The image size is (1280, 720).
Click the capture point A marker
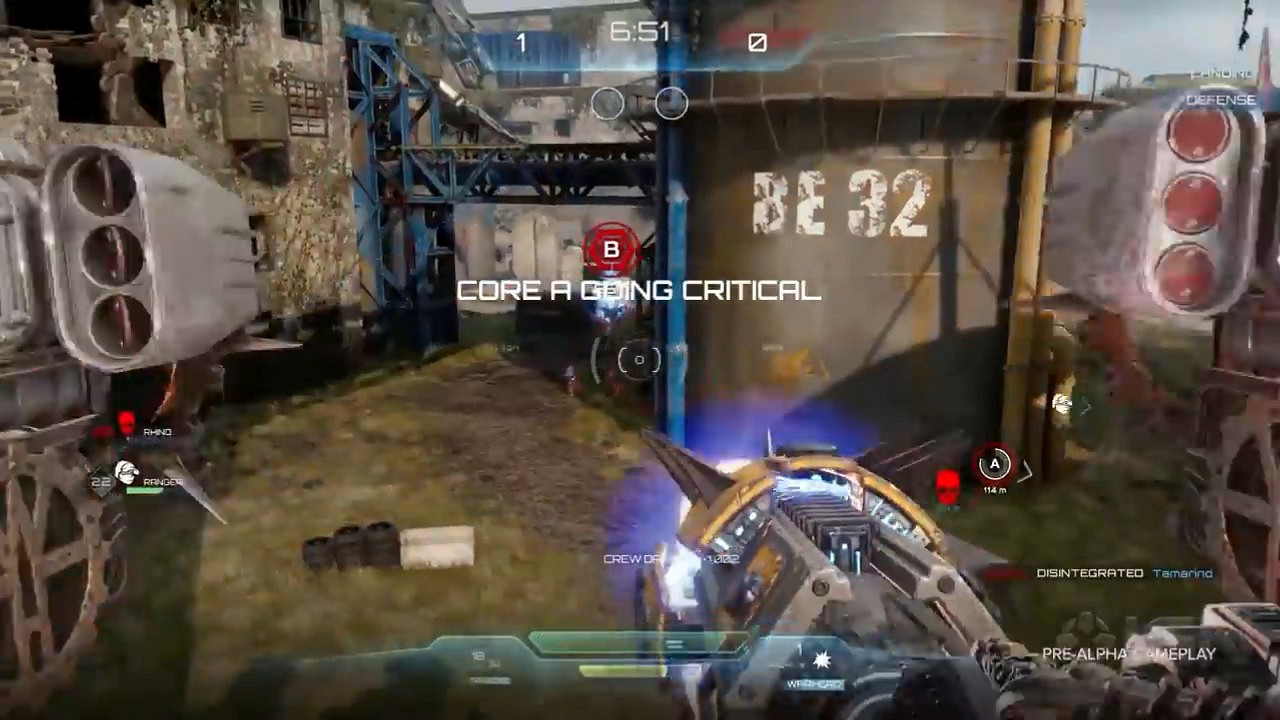click(993, 464)
